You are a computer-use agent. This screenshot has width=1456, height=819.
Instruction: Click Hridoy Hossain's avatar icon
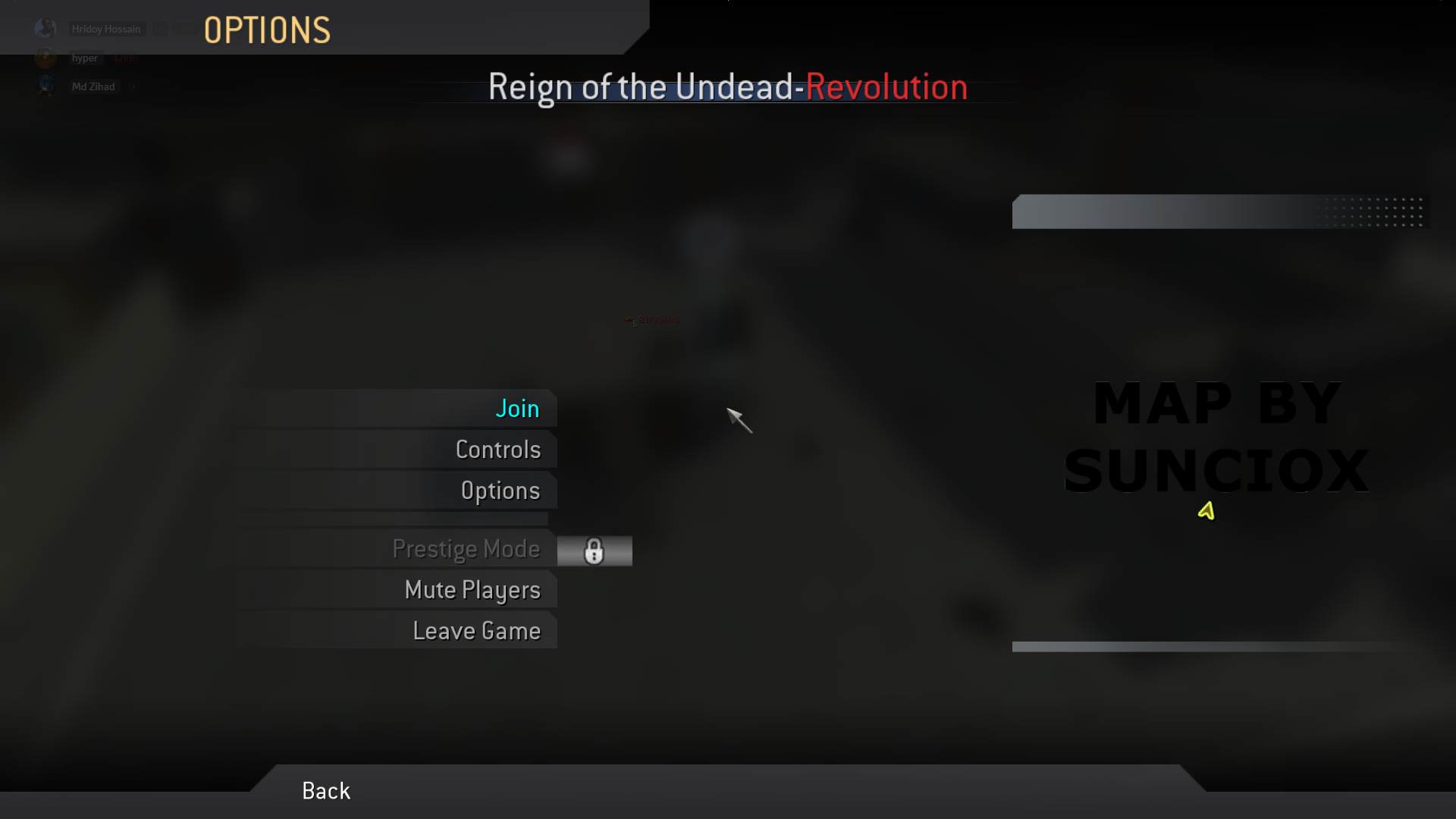pos(45,28)
